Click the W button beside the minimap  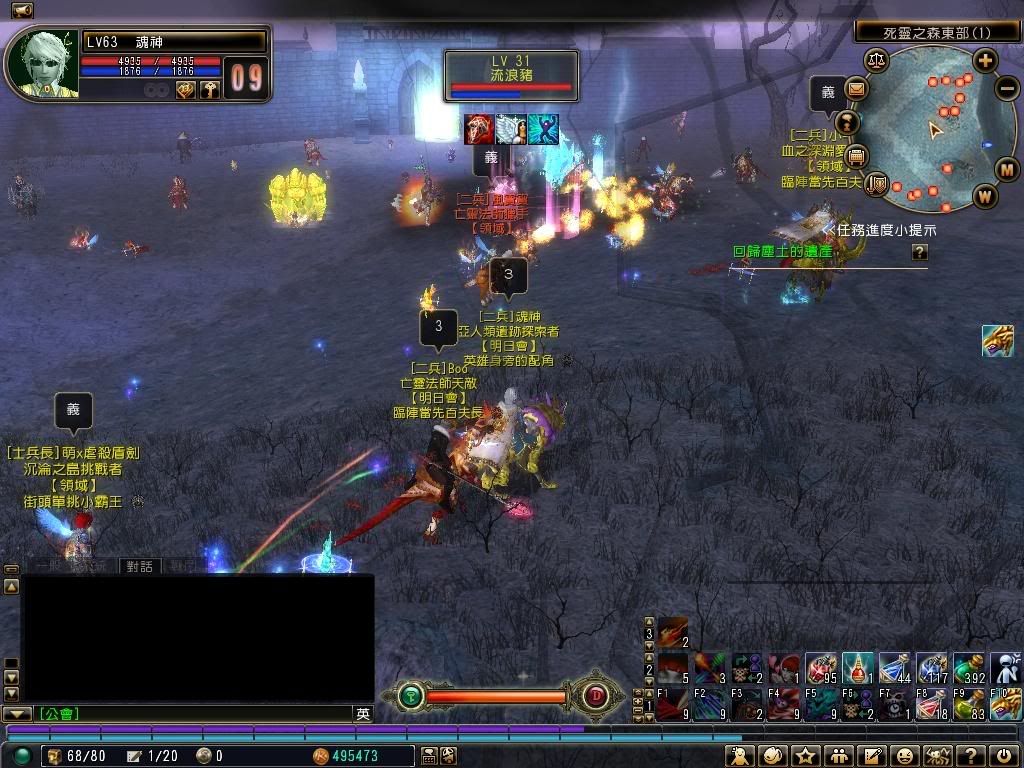[985, 195]
